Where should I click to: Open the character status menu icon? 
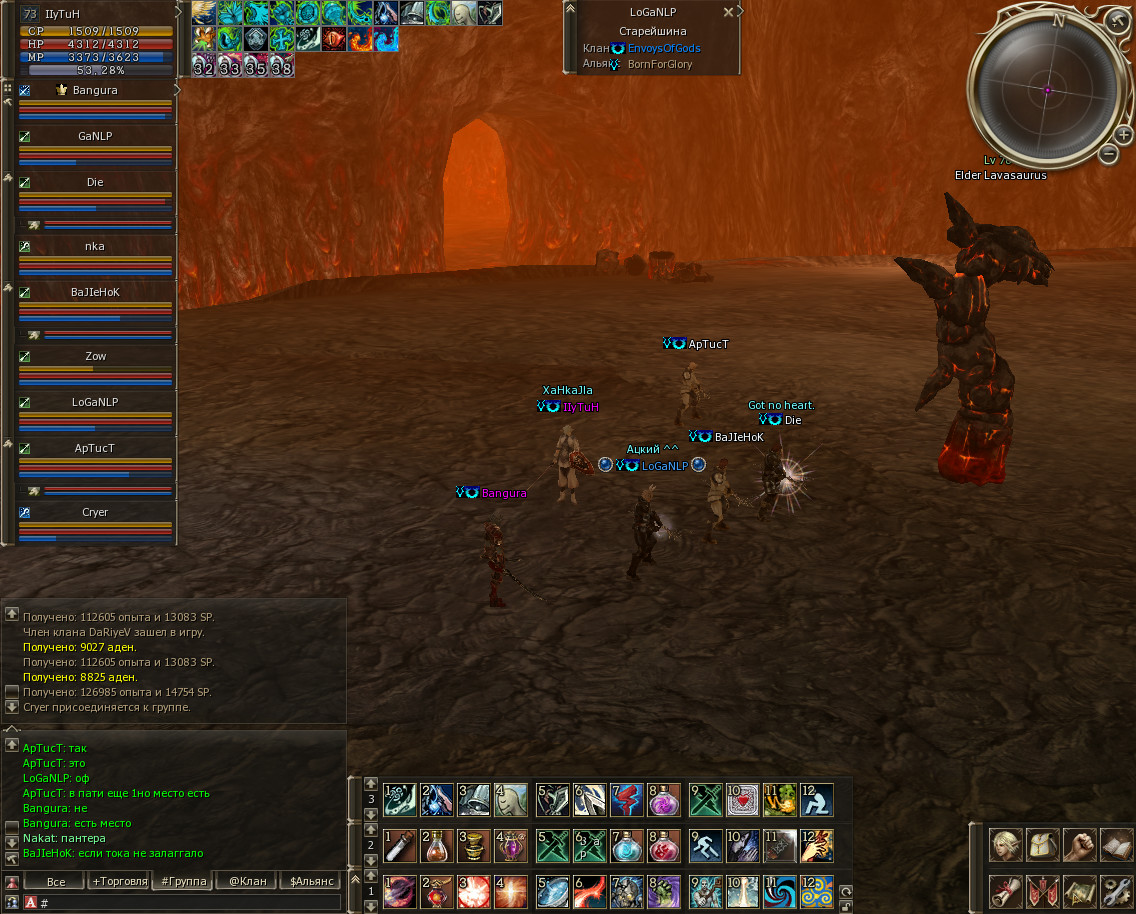(x=1006, y=845)
